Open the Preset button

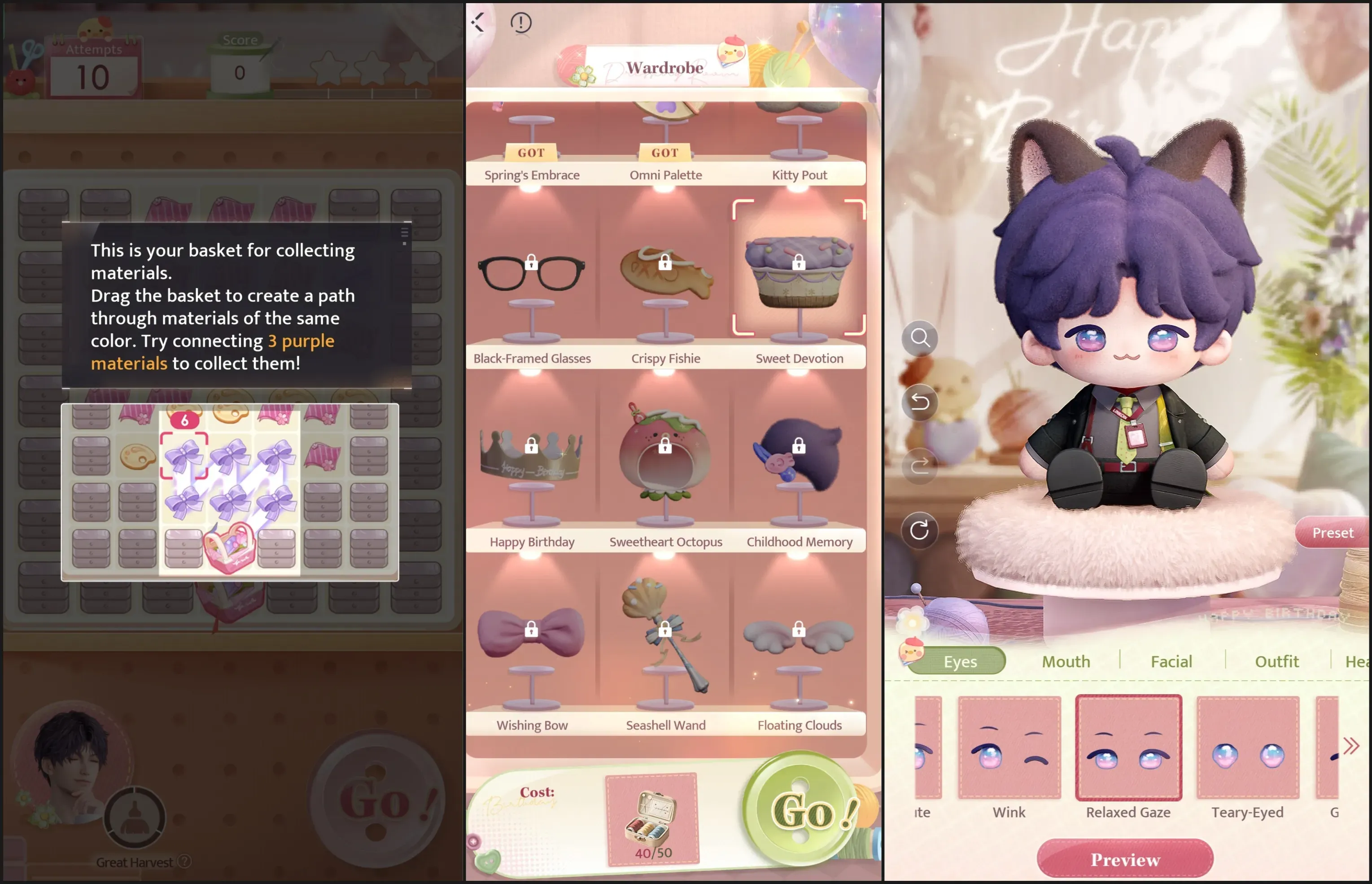[1332, 533]
